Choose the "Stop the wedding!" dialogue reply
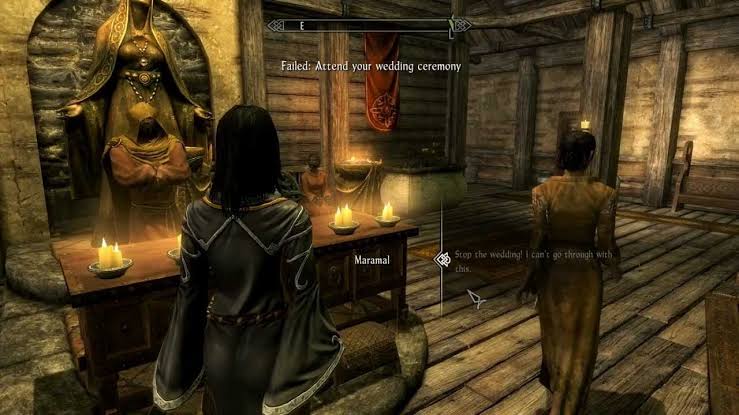The width and height of the screenshot is (739, 415). 534,261
